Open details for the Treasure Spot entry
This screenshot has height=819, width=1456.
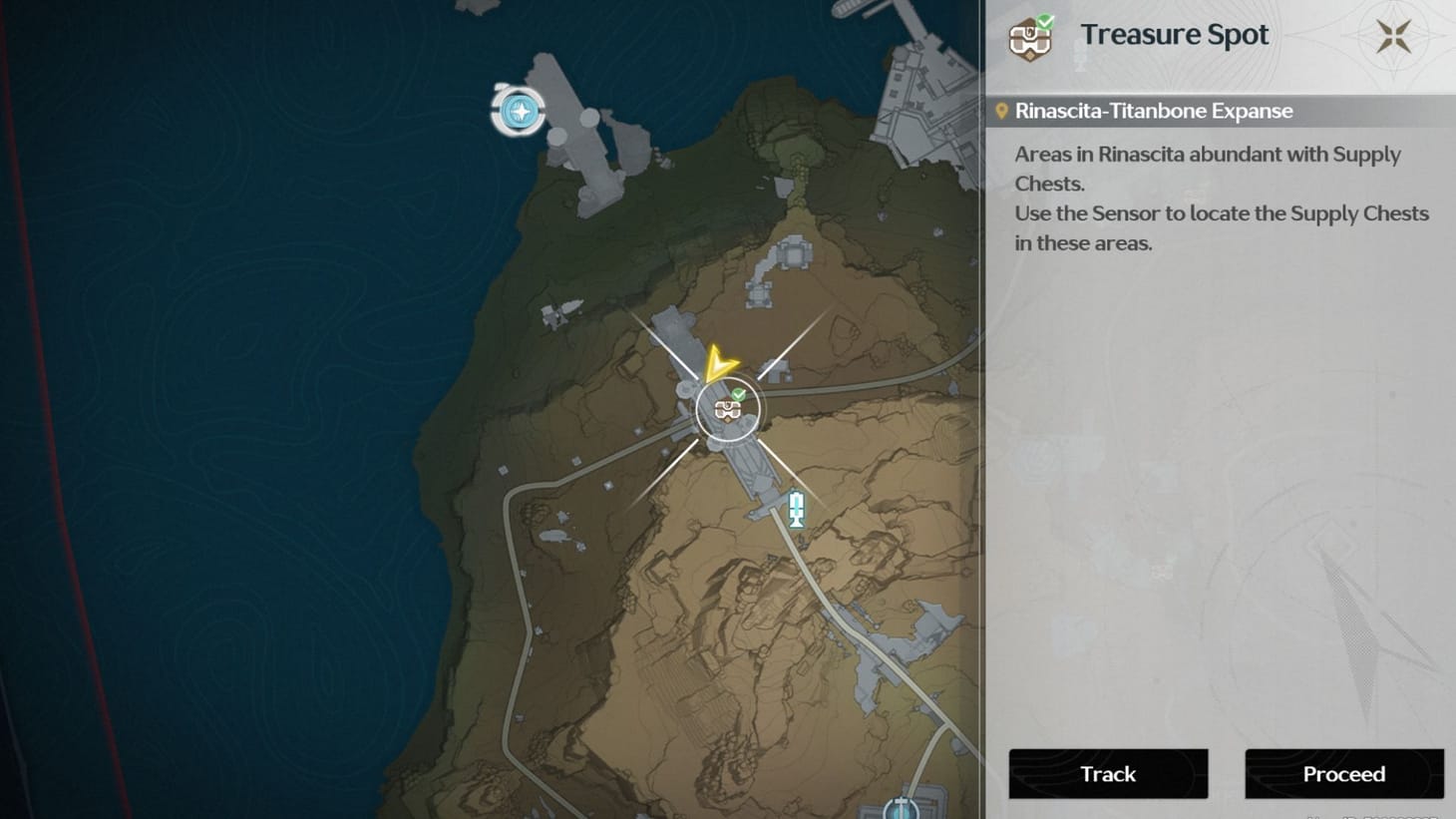1344,774
